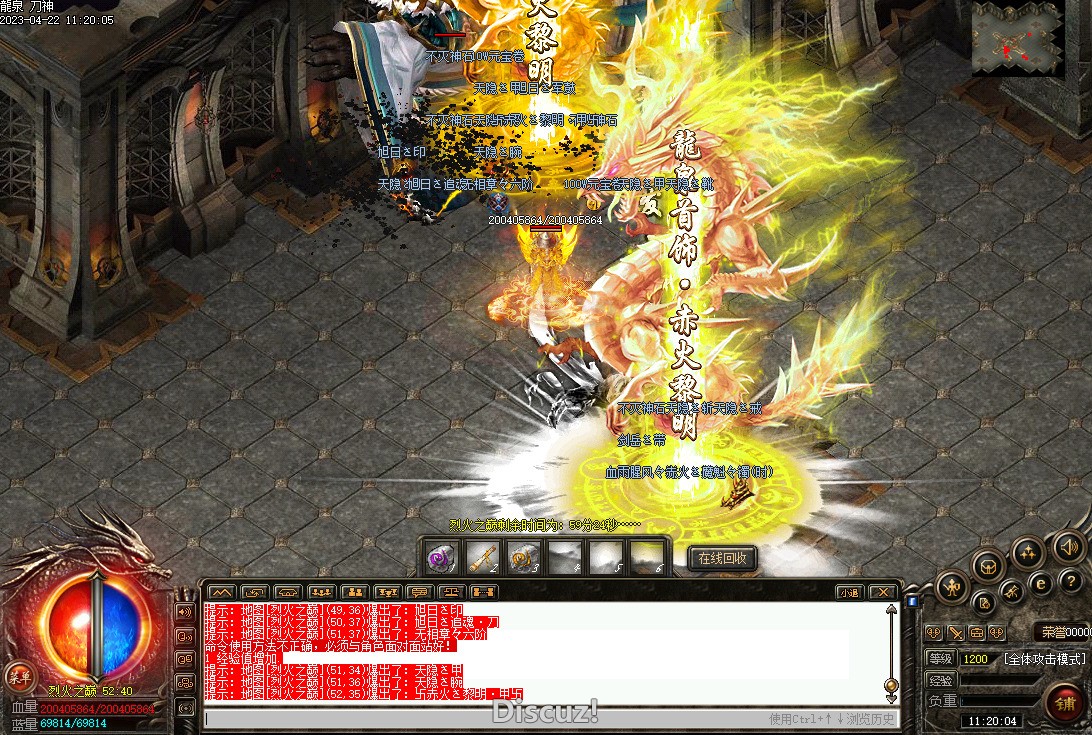The image size is (1092, 735).
Task: Open the minimap in the top corner
Action: coord(1018,38)
